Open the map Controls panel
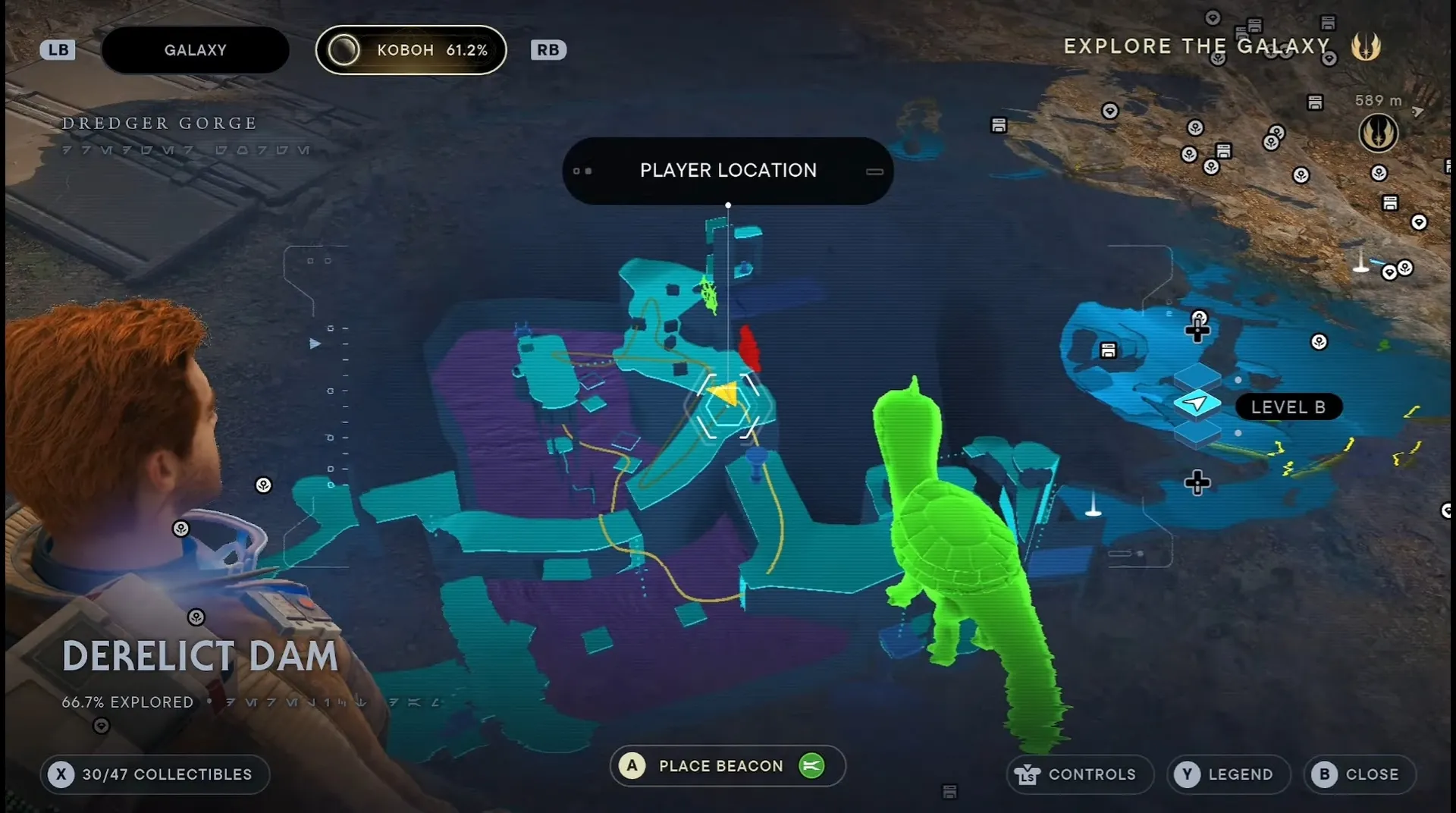This screenshot has width=1456, height=813. (x=1080, y=774)
